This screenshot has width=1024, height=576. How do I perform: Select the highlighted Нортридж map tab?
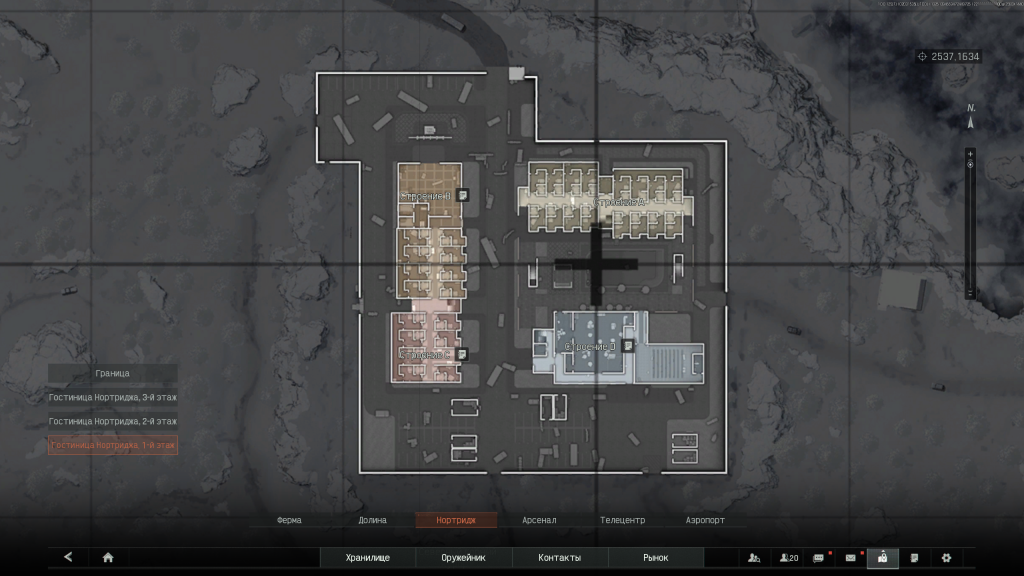point(456,521)
